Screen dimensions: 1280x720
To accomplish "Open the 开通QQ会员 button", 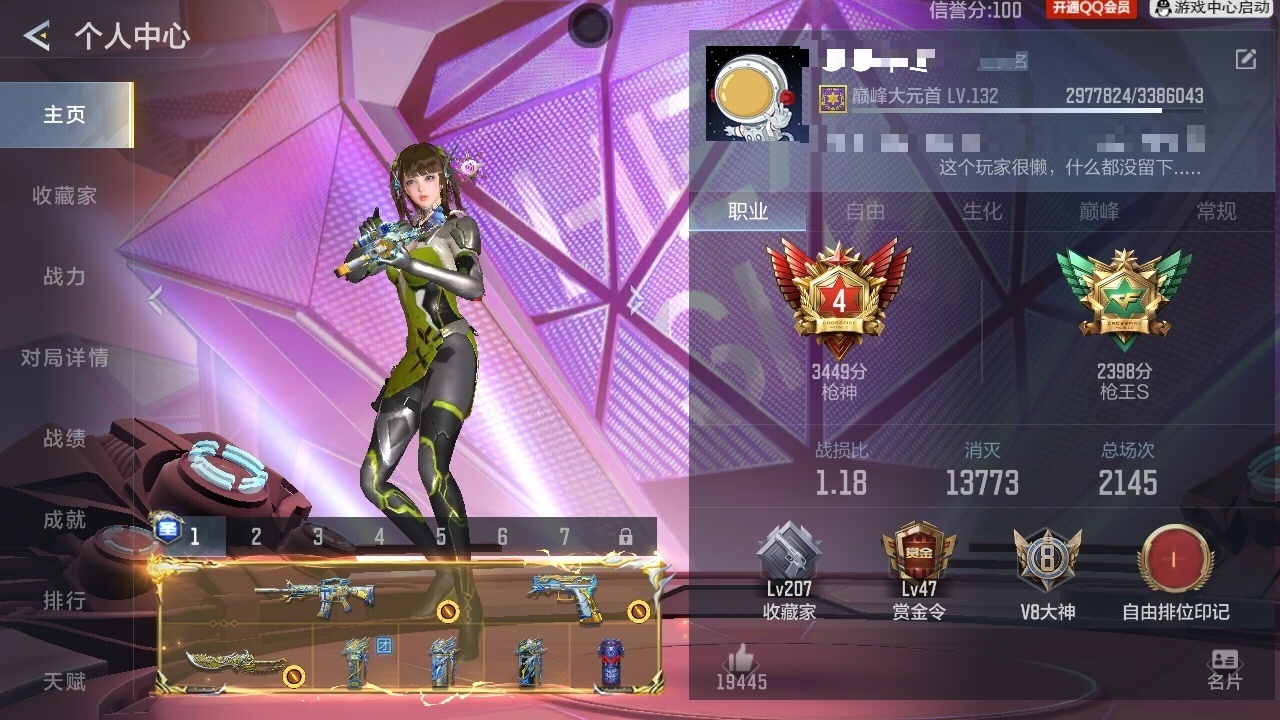I will [x=1090, y=9].
